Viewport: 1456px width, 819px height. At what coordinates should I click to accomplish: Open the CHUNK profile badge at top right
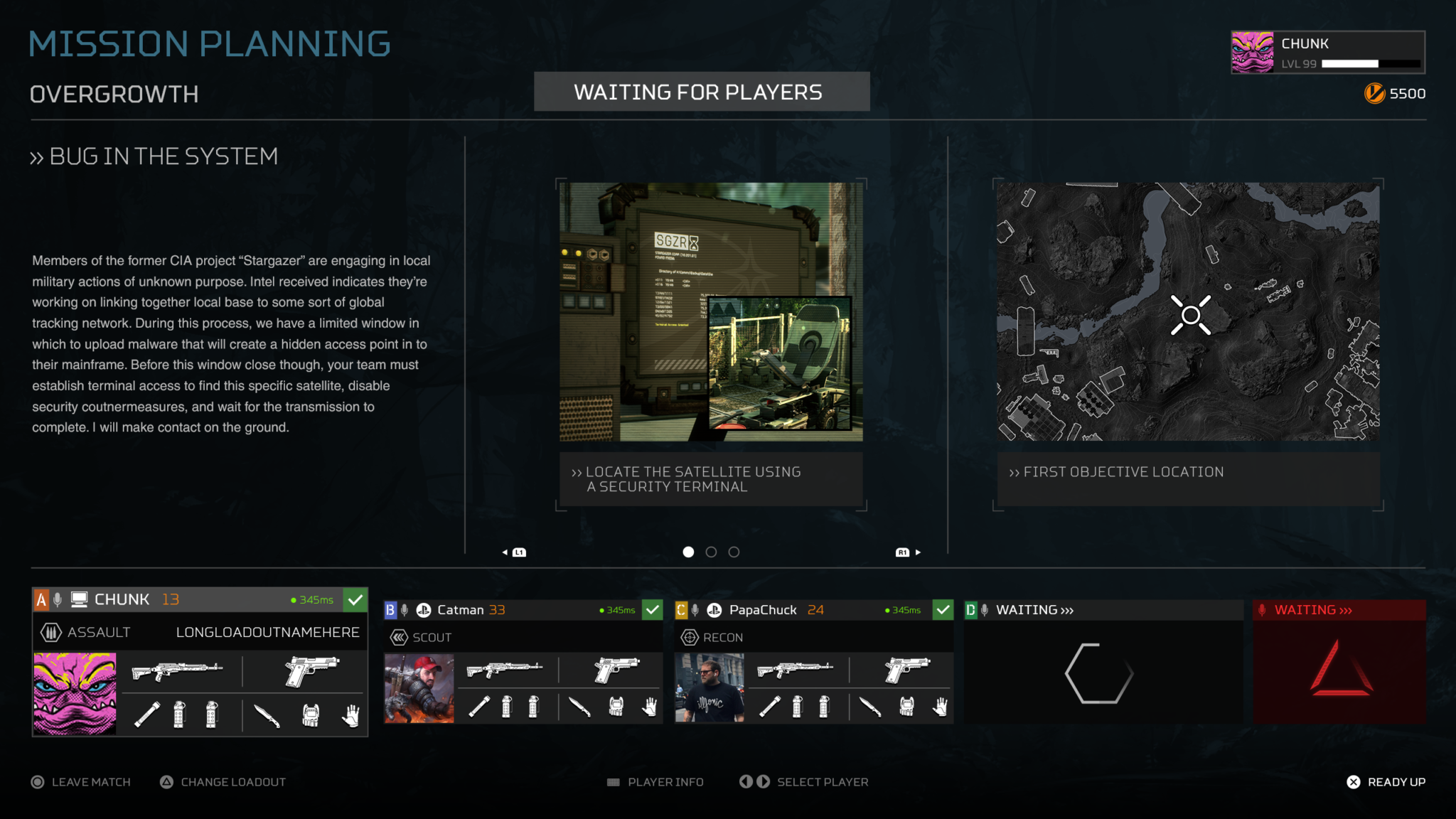coord(1327,52)
